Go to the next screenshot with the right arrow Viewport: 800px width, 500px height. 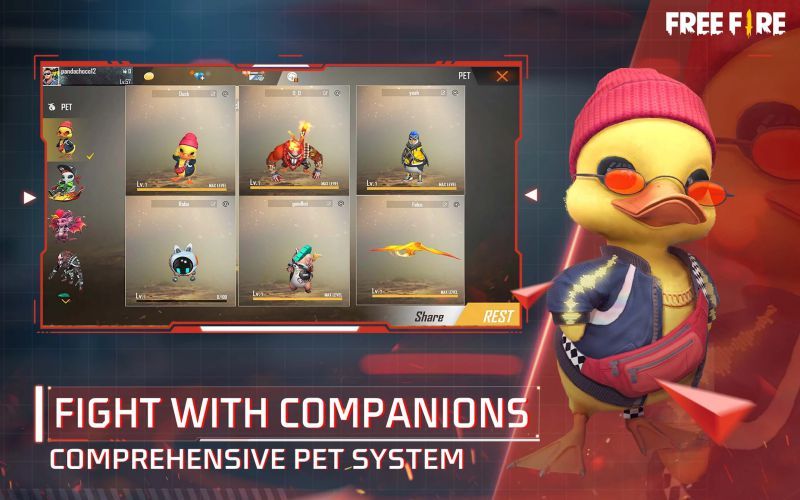[x=531, y=195]
